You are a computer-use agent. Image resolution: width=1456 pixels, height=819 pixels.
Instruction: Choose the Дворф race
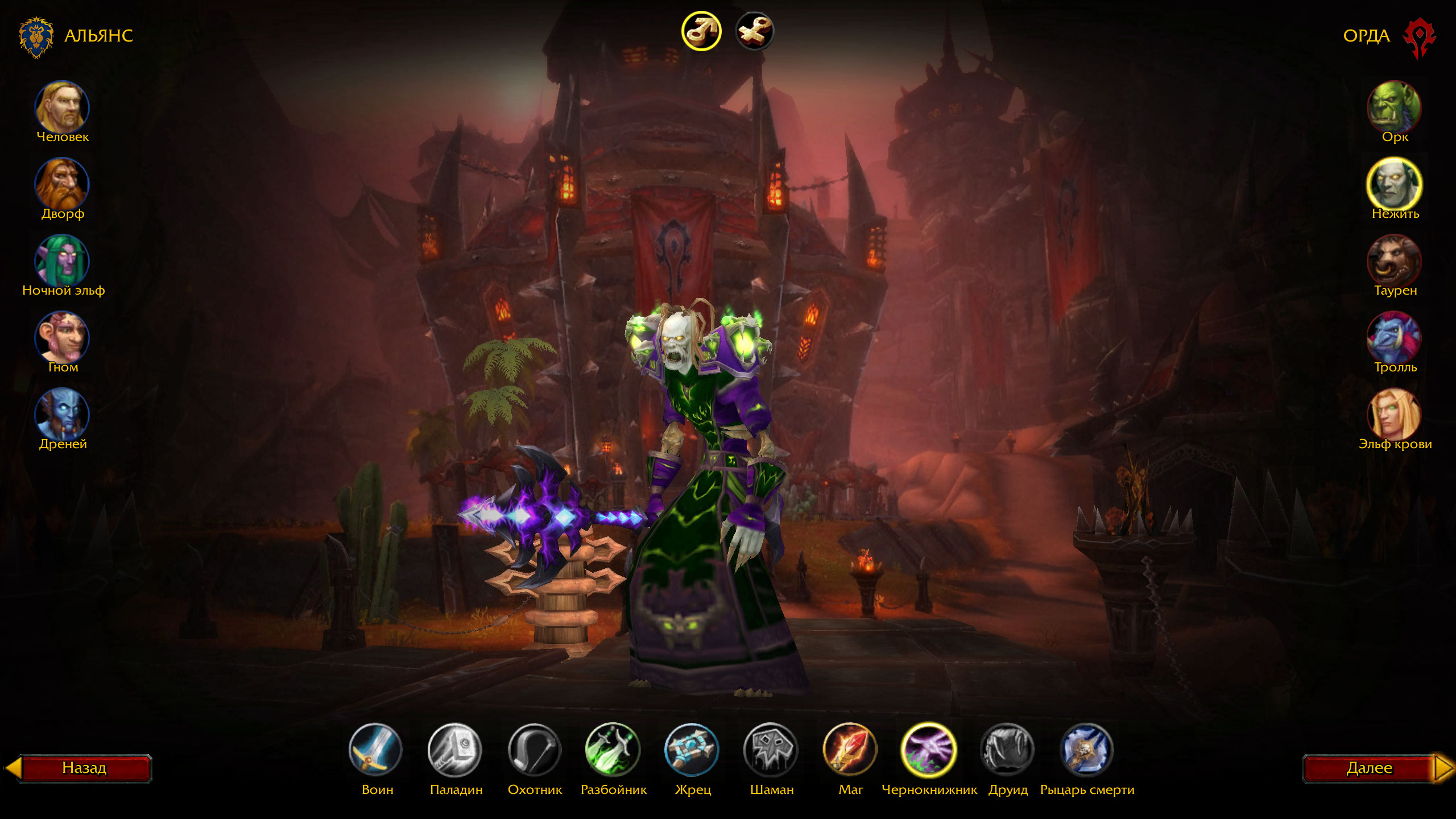coord(62,184)
